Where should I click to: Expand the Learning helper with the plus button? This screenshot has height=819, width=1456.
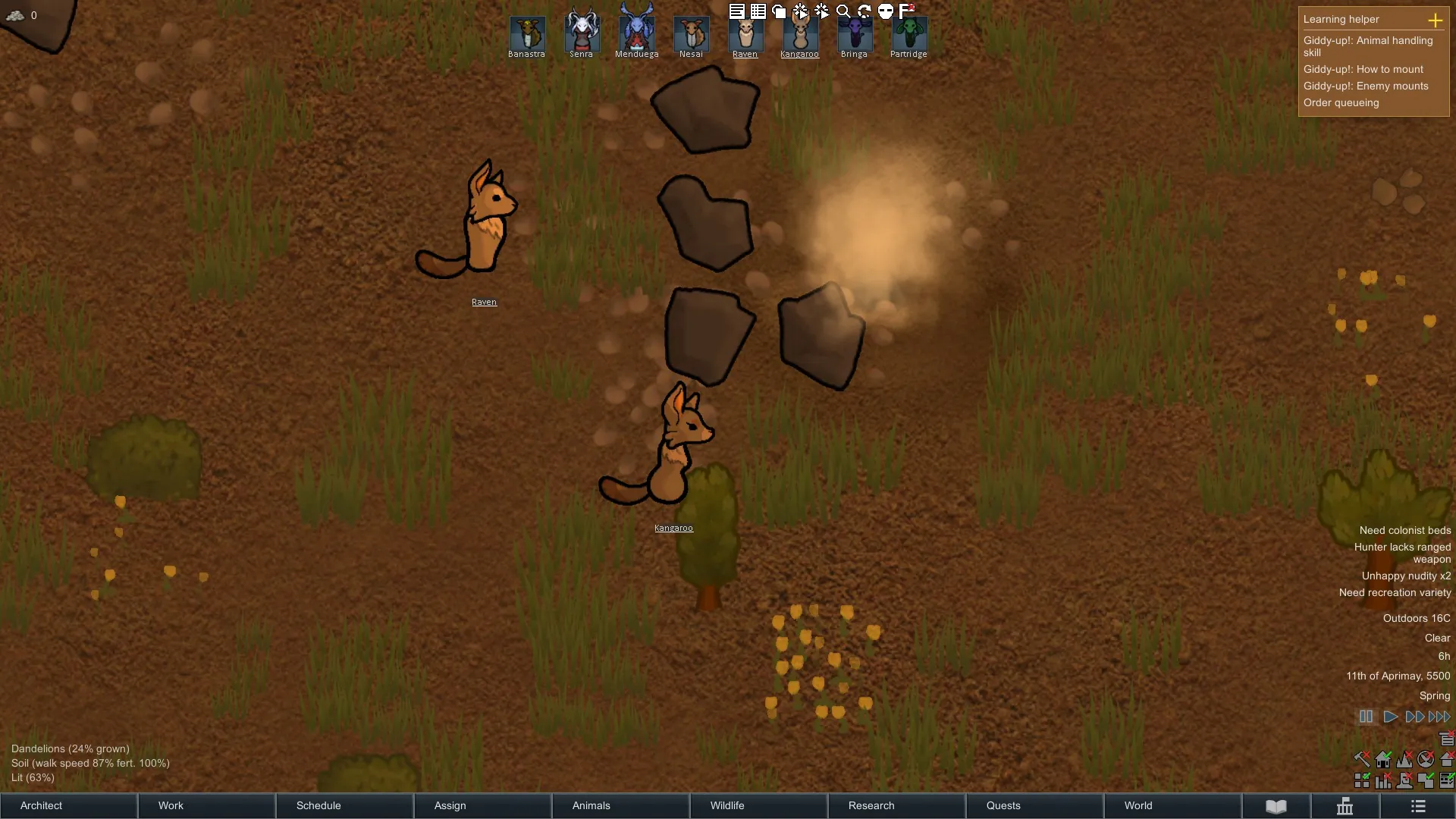1435,20
